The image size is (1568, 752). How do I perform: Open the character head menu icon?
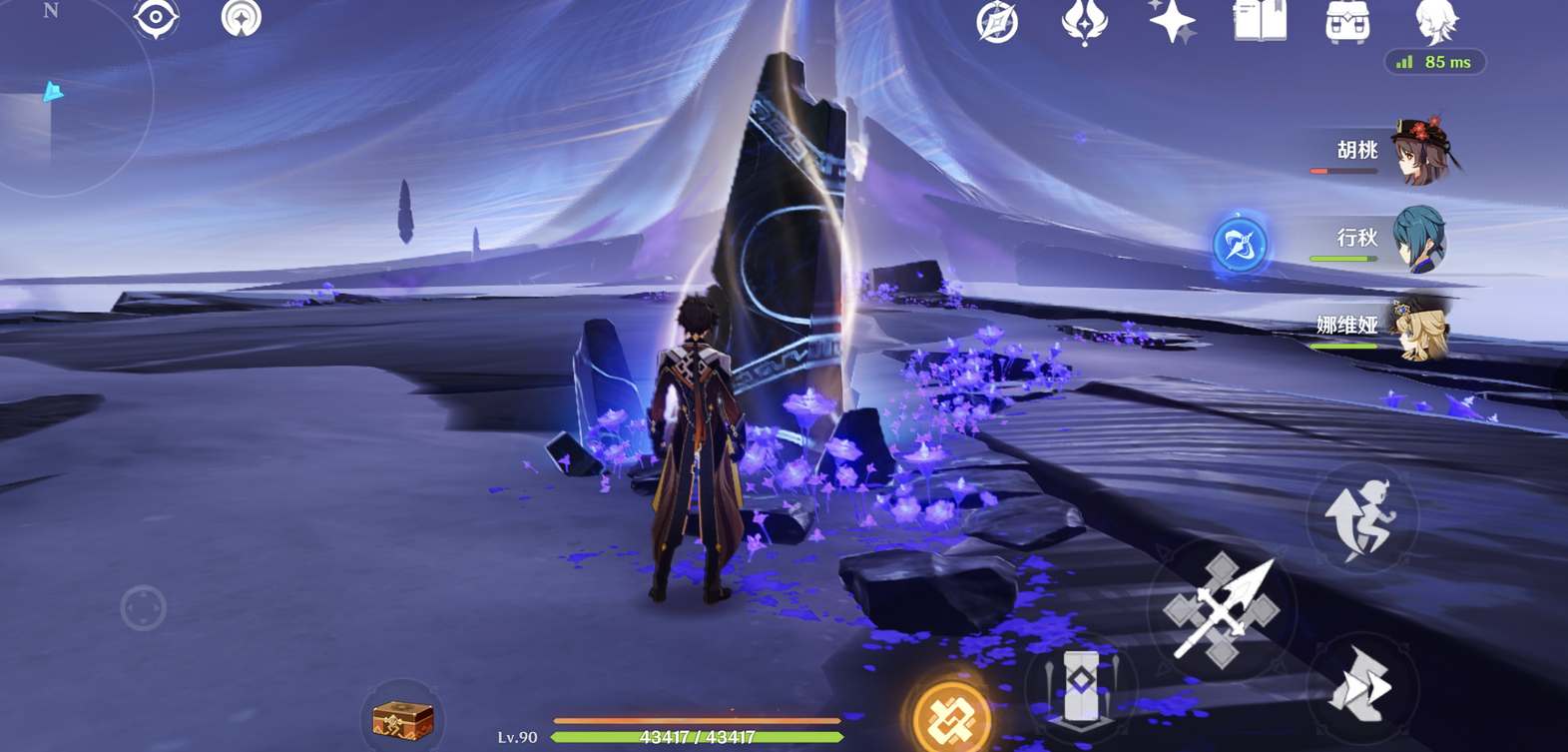point(1436,21)
